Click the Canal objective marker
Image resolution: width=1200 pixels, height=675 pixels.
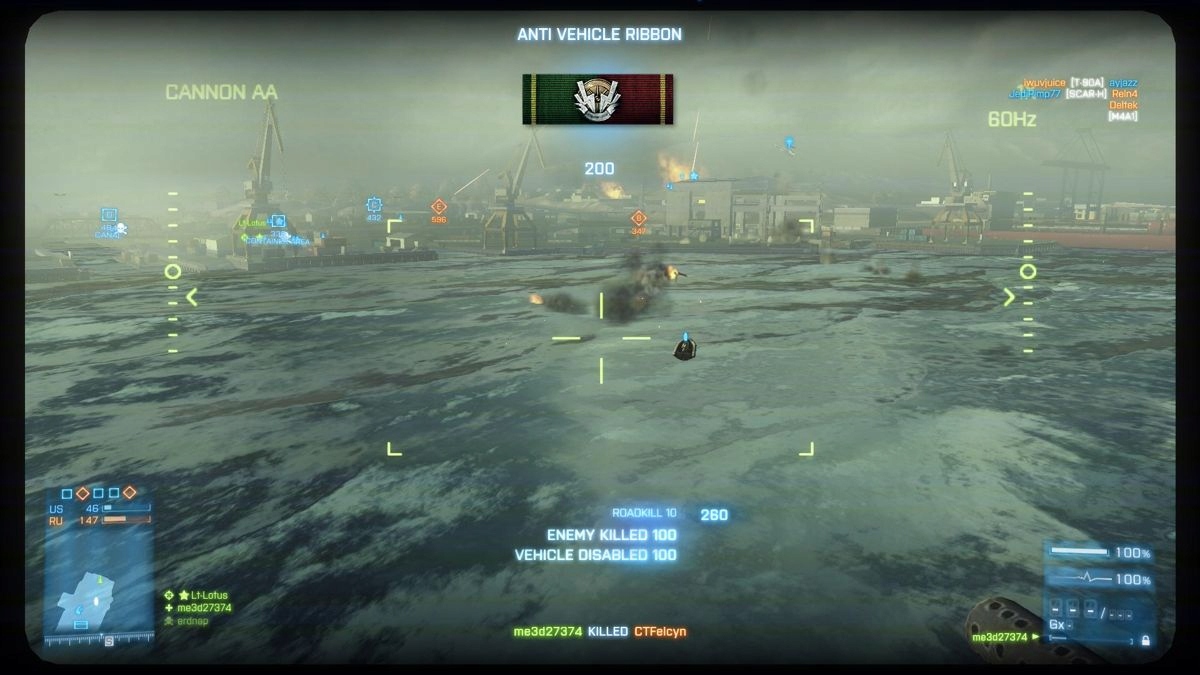109,215
